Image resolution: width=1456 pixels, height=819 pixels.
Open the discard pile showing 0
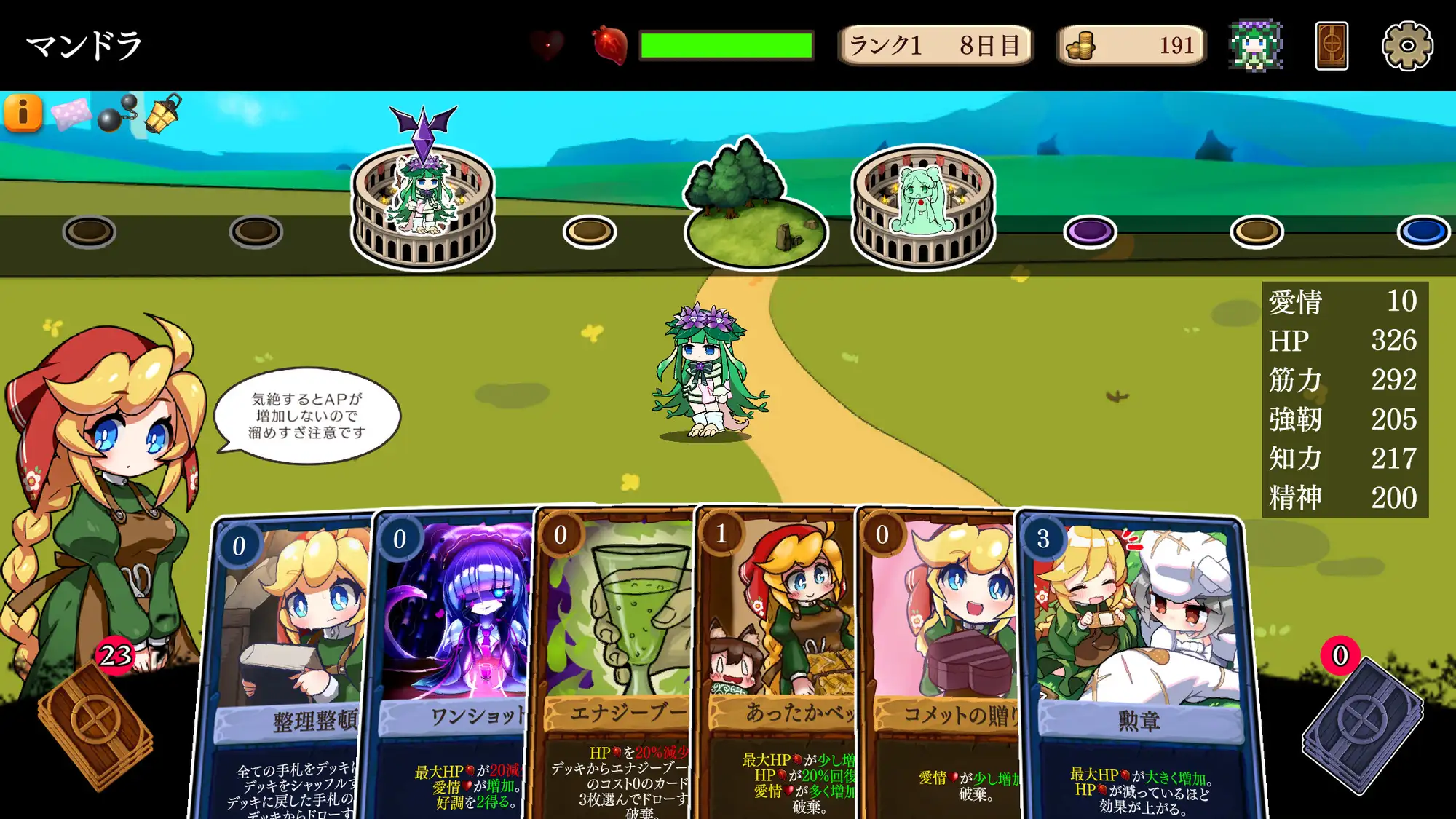[1361, 724]
